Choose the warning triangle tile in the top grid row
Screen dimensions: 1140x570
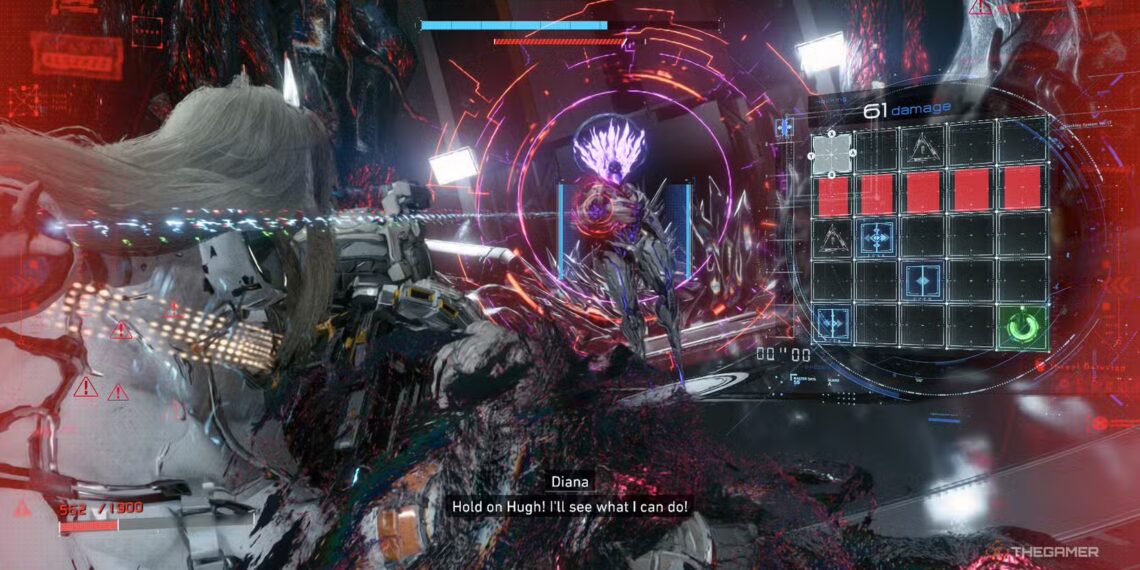coord(923,148)
